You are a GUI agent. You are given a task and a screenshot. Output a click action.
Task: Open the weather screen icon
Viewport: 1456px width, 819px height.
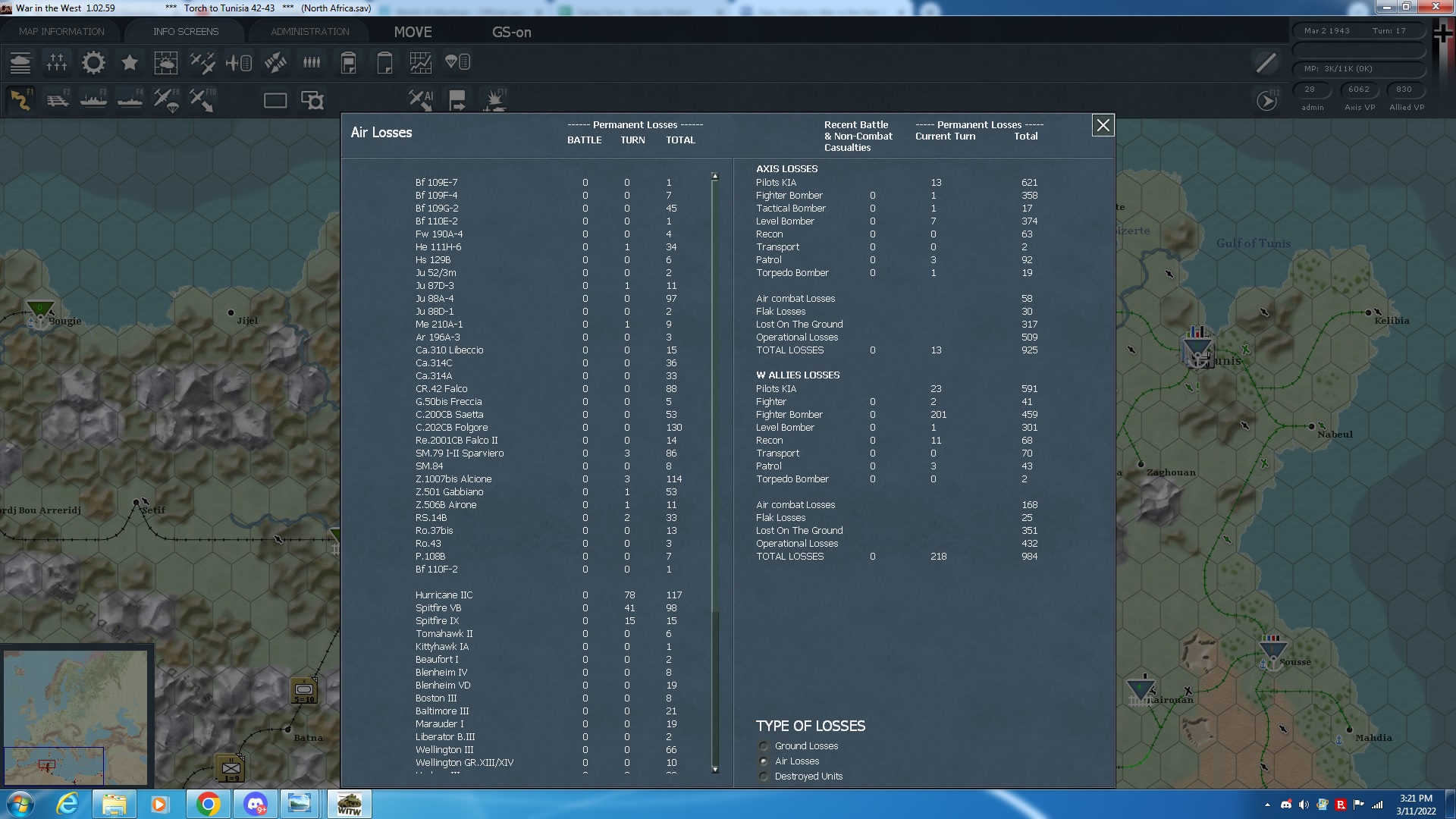tap(166, 63)
